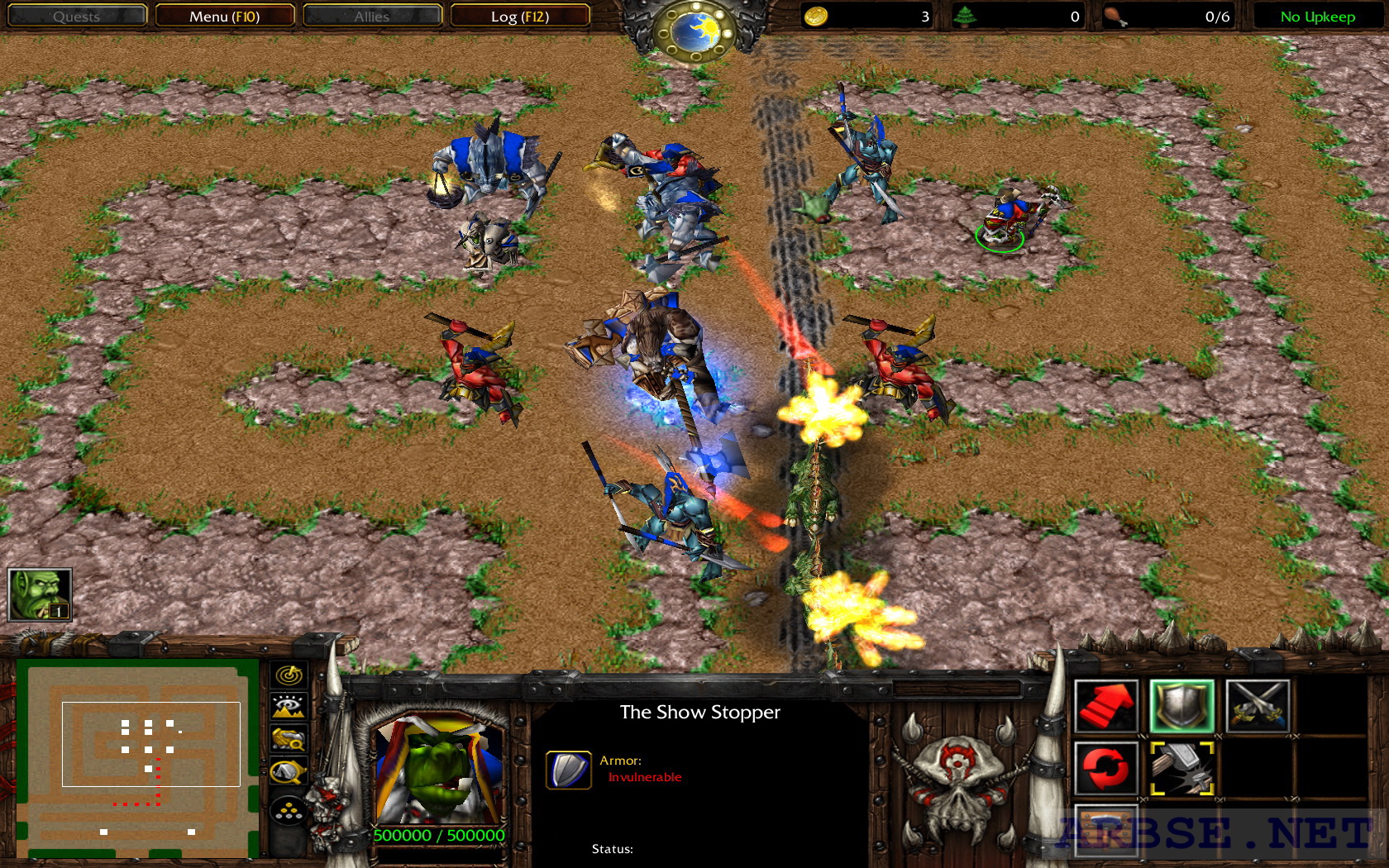Select the orc hero portrait icon
Viewport: 1389px width, 868px height.
click(x=40, y=594)
